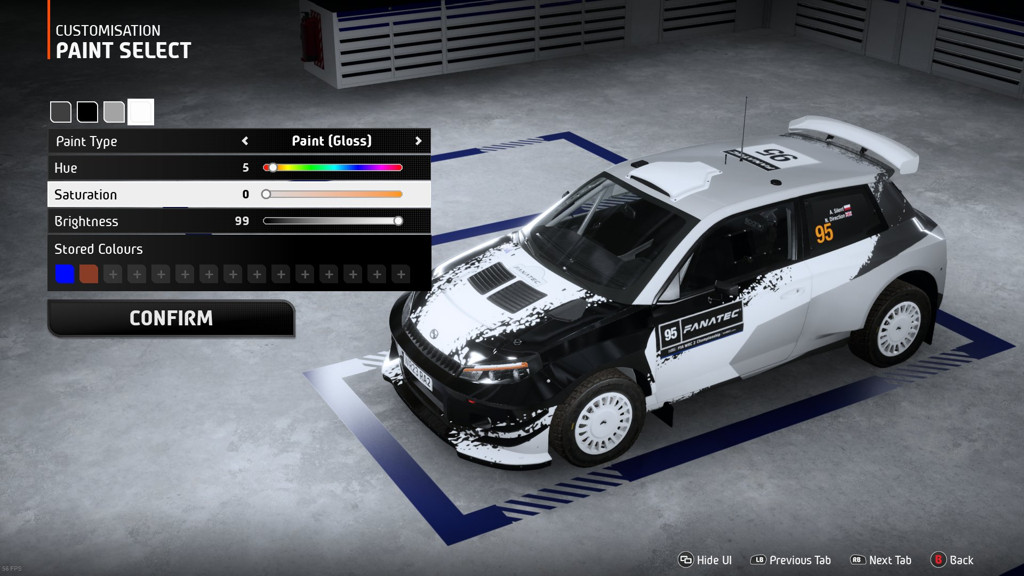1024x576 pixels.
Task: Choose the light grey paint layer swatch
Action: pyautogui.click(x=114, y=112)
